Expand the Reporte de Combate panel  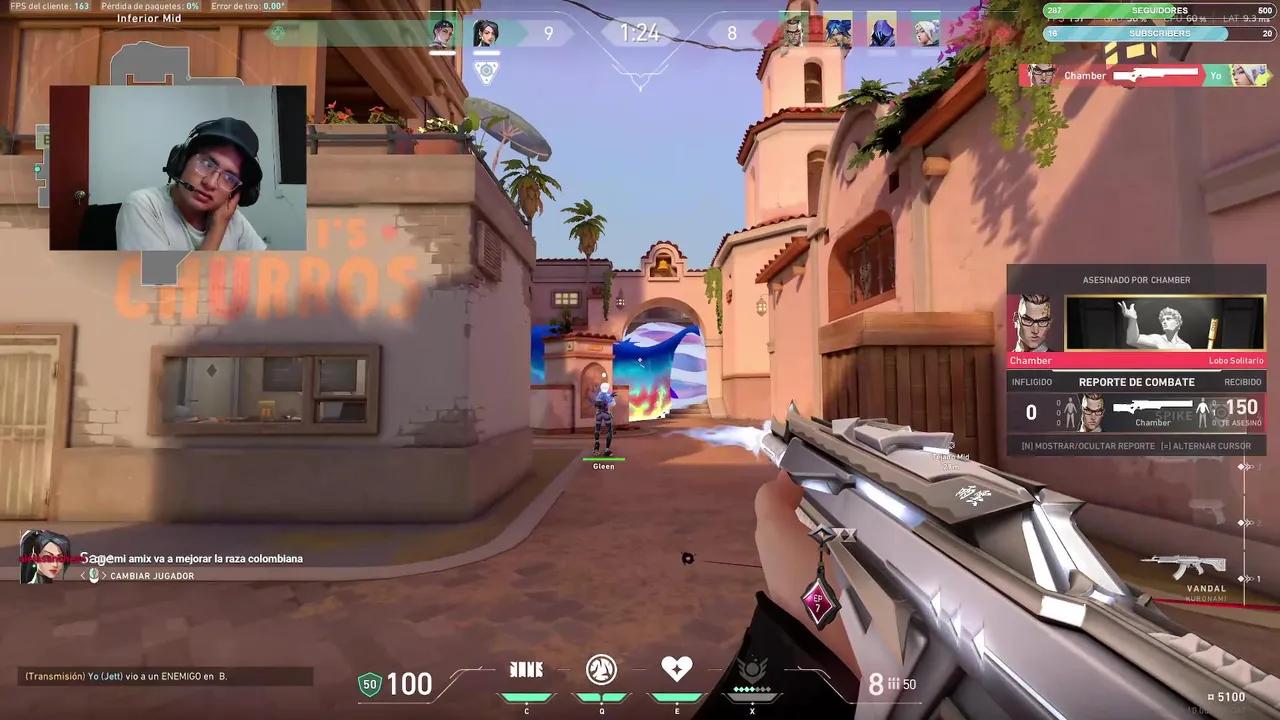point(1136,382)
